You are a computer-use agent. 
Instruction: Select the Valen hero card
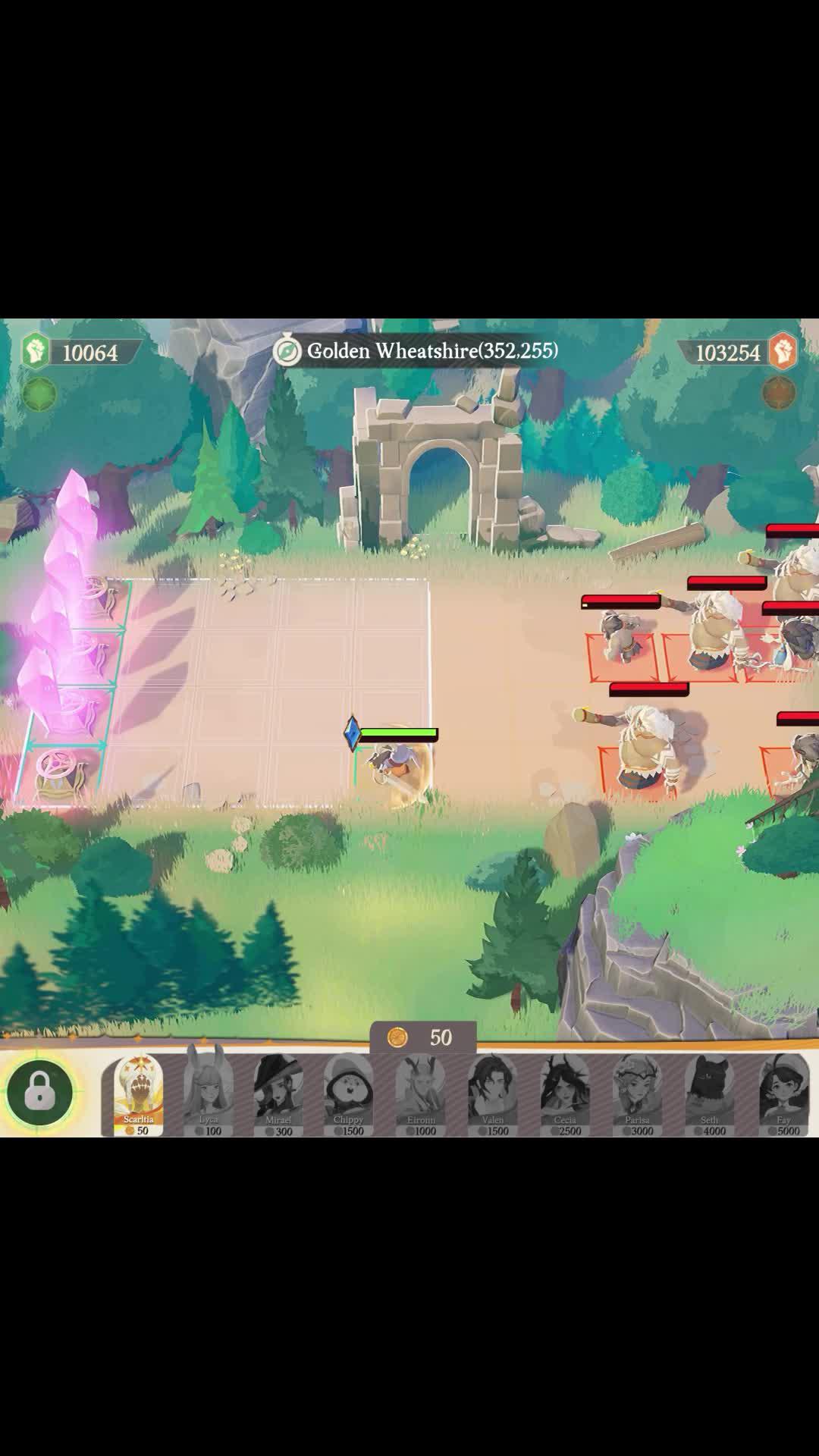point(493,1093)
